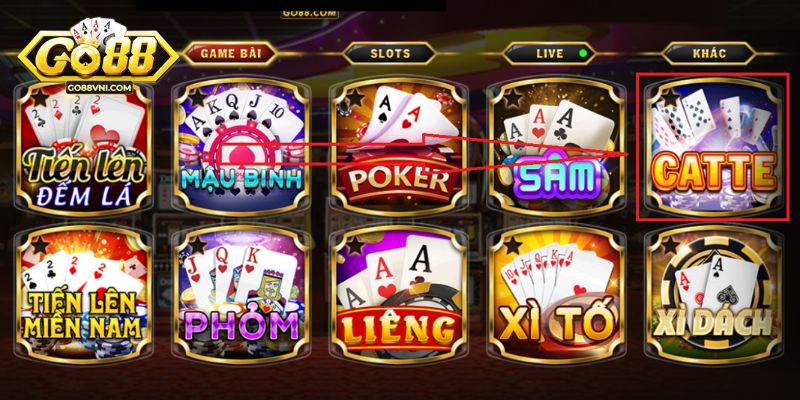Start the Sâm card game
800x400 pixels.
(x=554, y=150)
